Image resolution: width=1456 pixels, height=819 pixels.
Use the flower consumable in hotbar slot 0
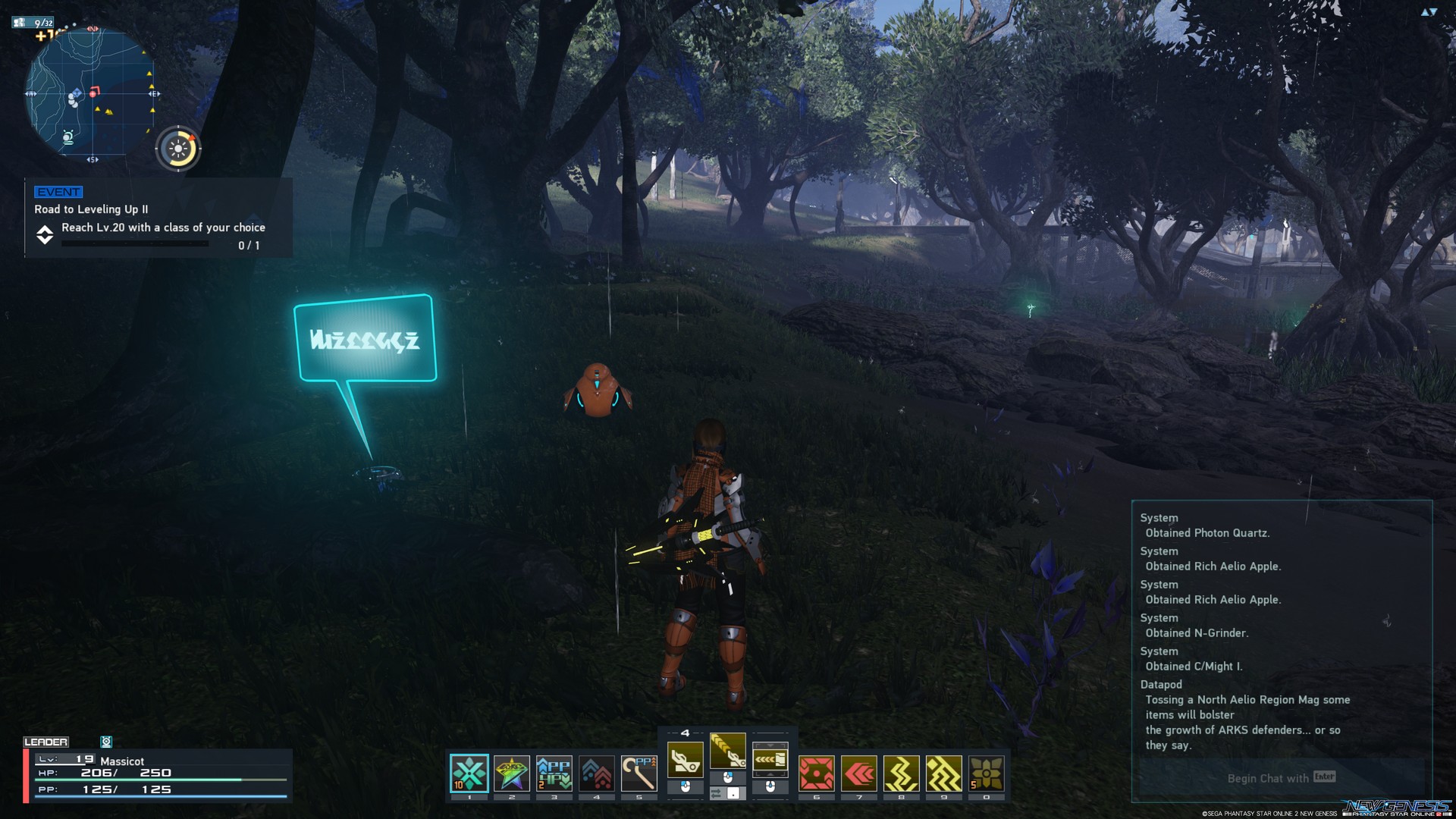tap(988, 770)
